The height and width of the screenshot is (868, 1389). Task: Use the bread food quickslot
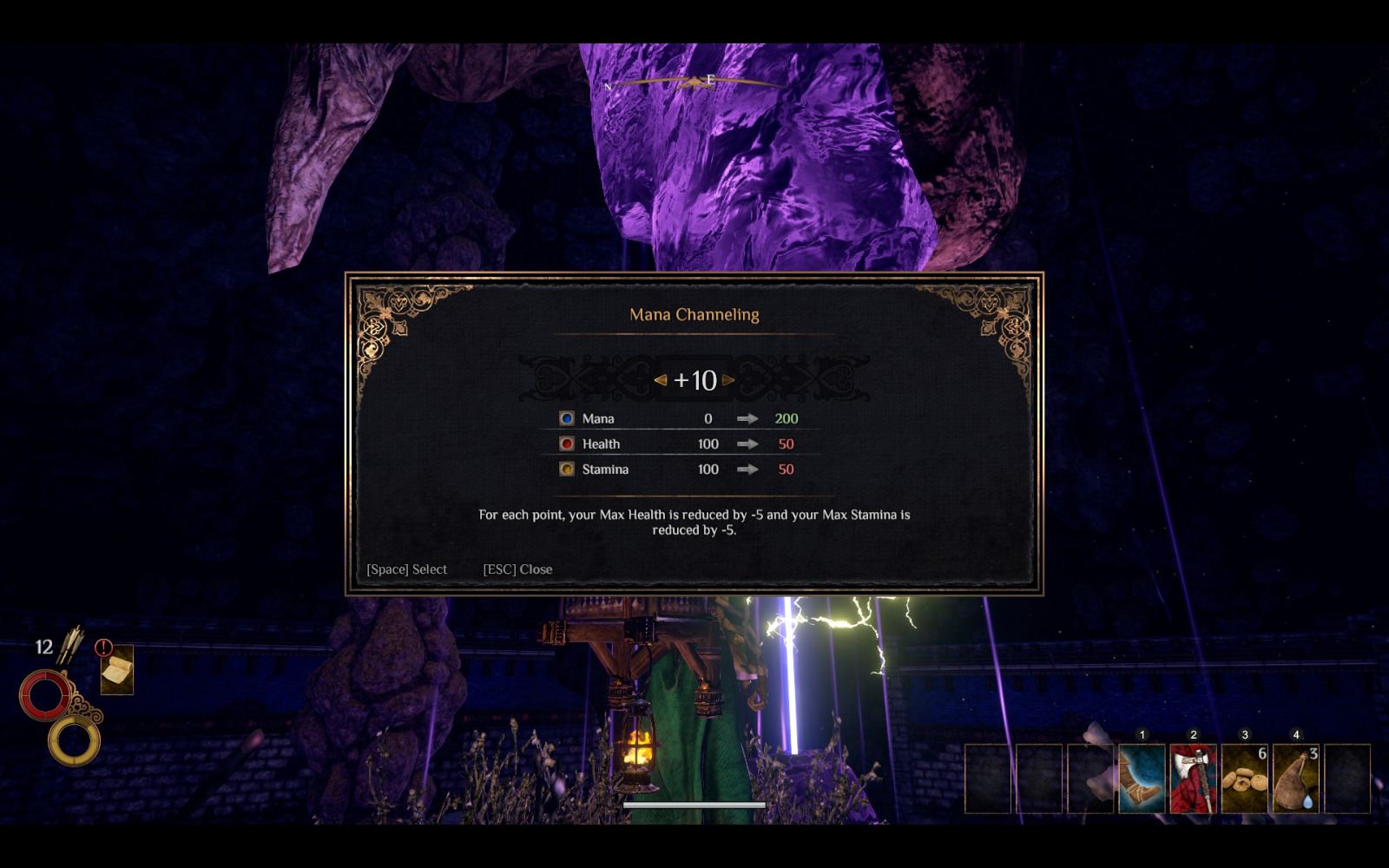[x=1244, y=779]
